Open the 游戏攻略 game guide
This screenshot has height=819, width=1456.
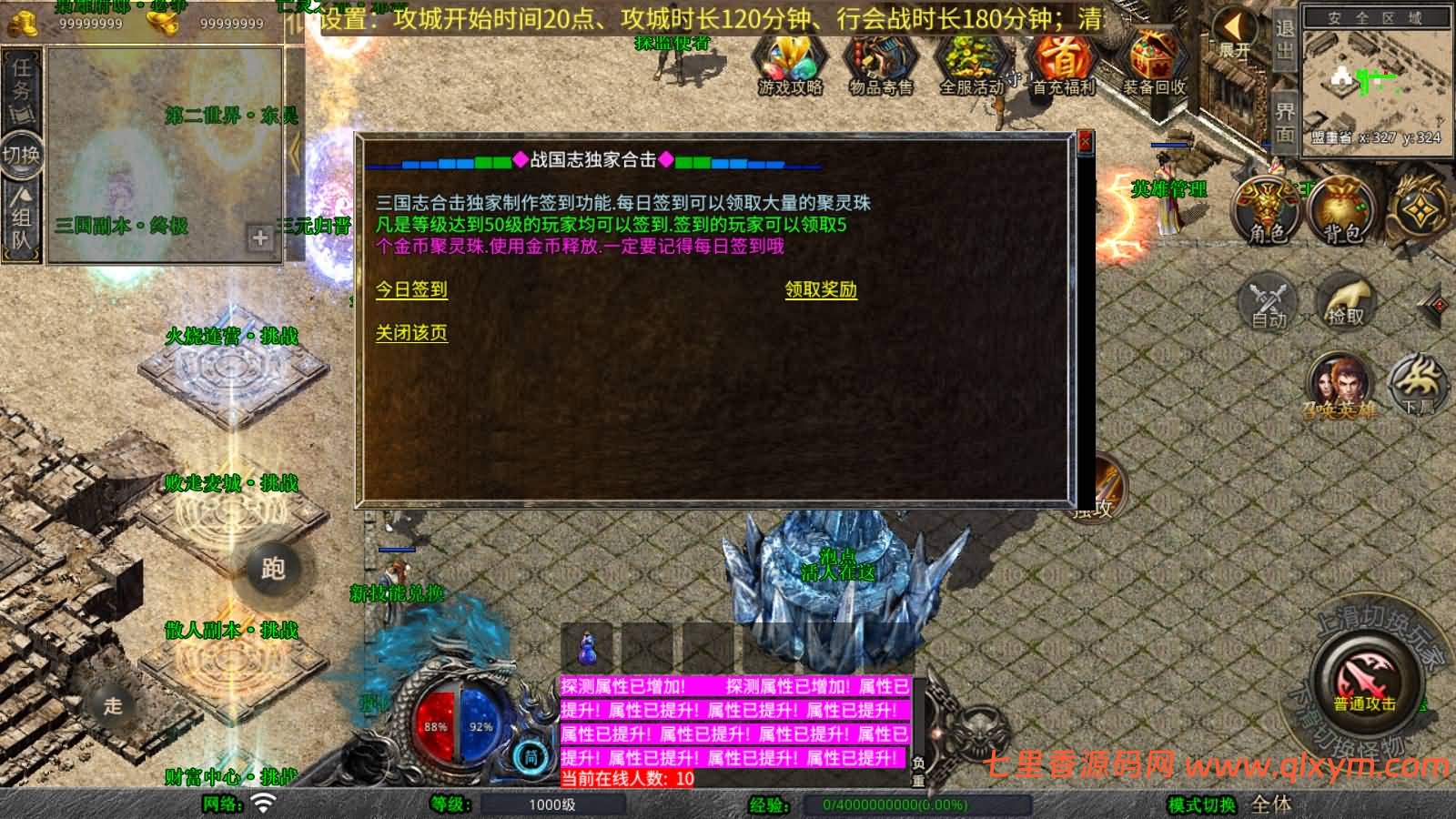789,64
